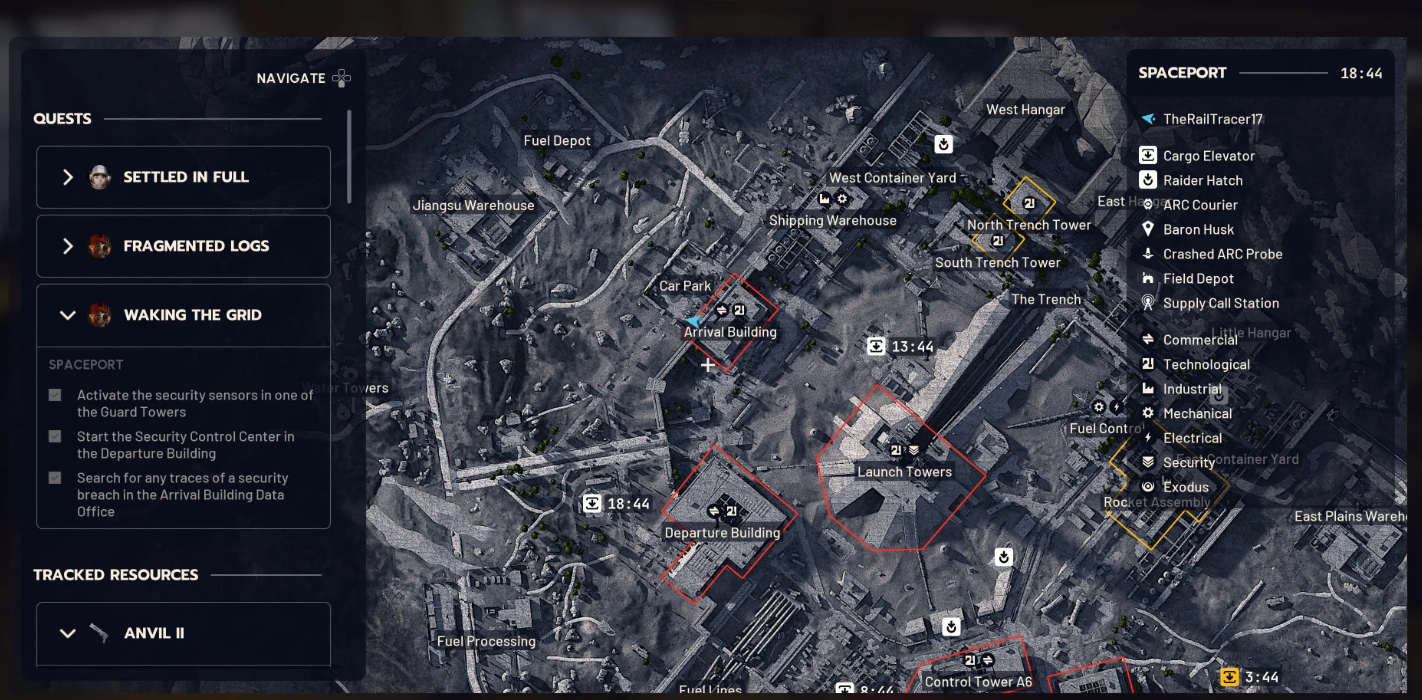This screenshot has width=1422, height=700.
Task: Toggle the Technological loot category filter
Action: 1206,365
